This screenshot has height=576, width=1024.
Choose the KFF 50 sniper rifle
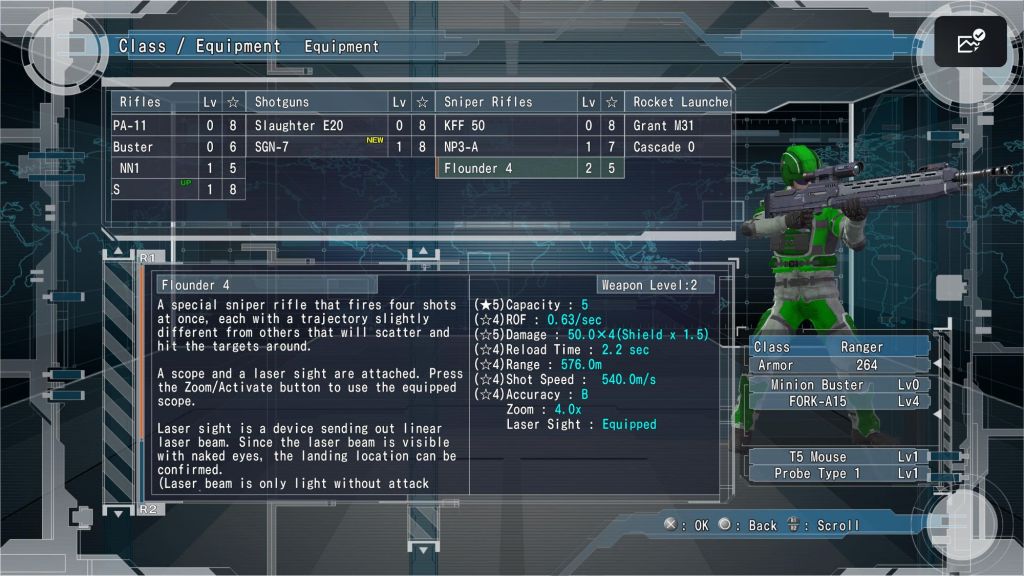507,126
